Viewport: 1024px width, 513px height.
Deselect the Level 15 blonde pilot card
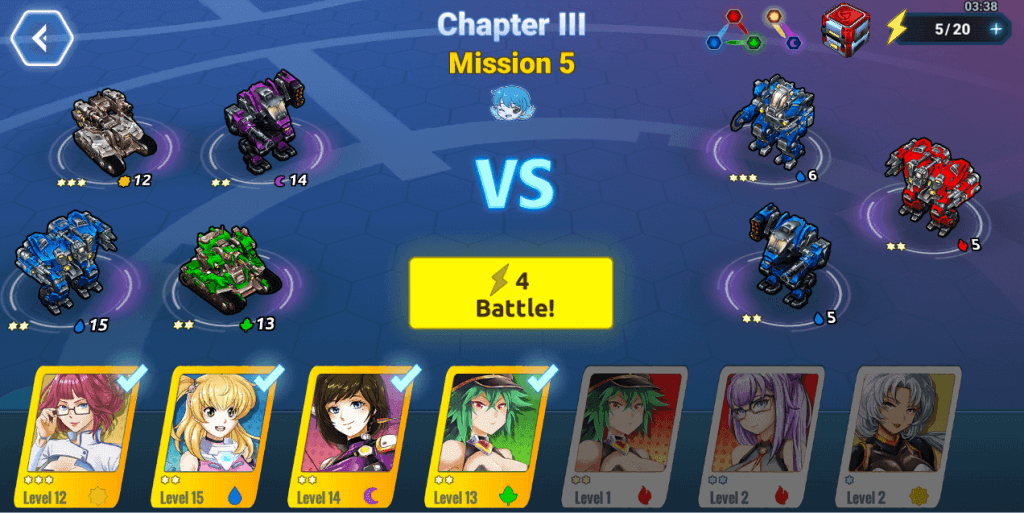click(221, 436)
